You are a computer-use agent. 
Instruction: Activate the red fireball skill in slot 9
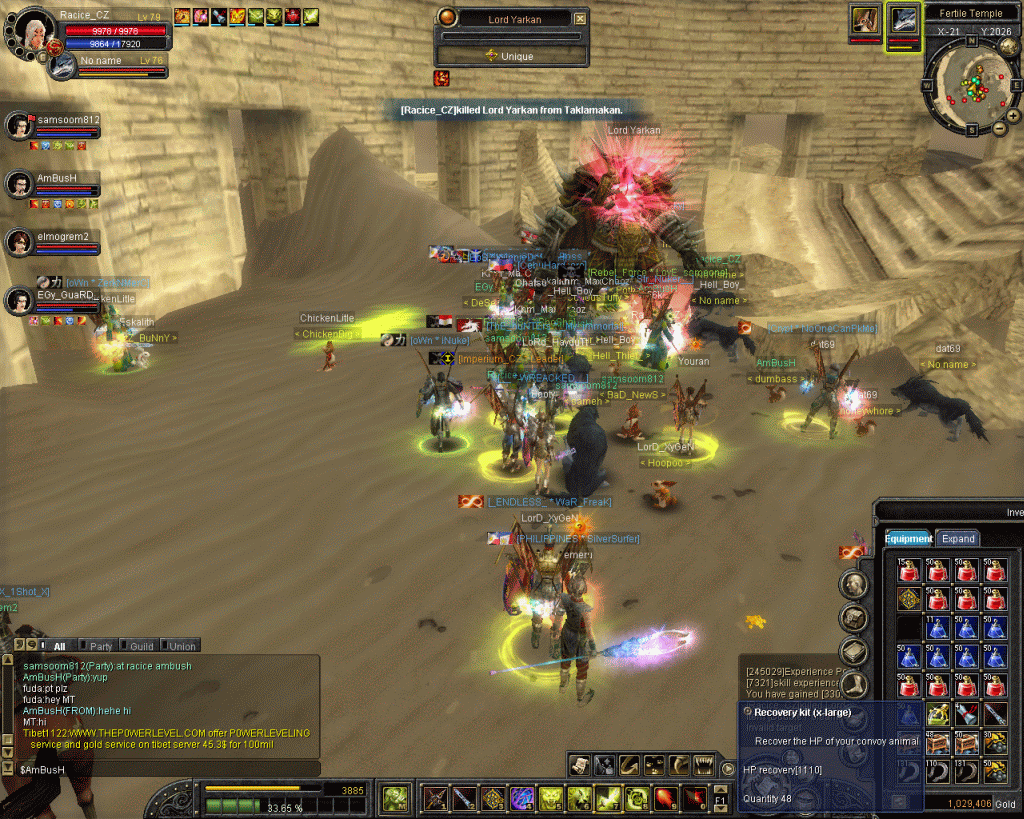click(665, 798)
